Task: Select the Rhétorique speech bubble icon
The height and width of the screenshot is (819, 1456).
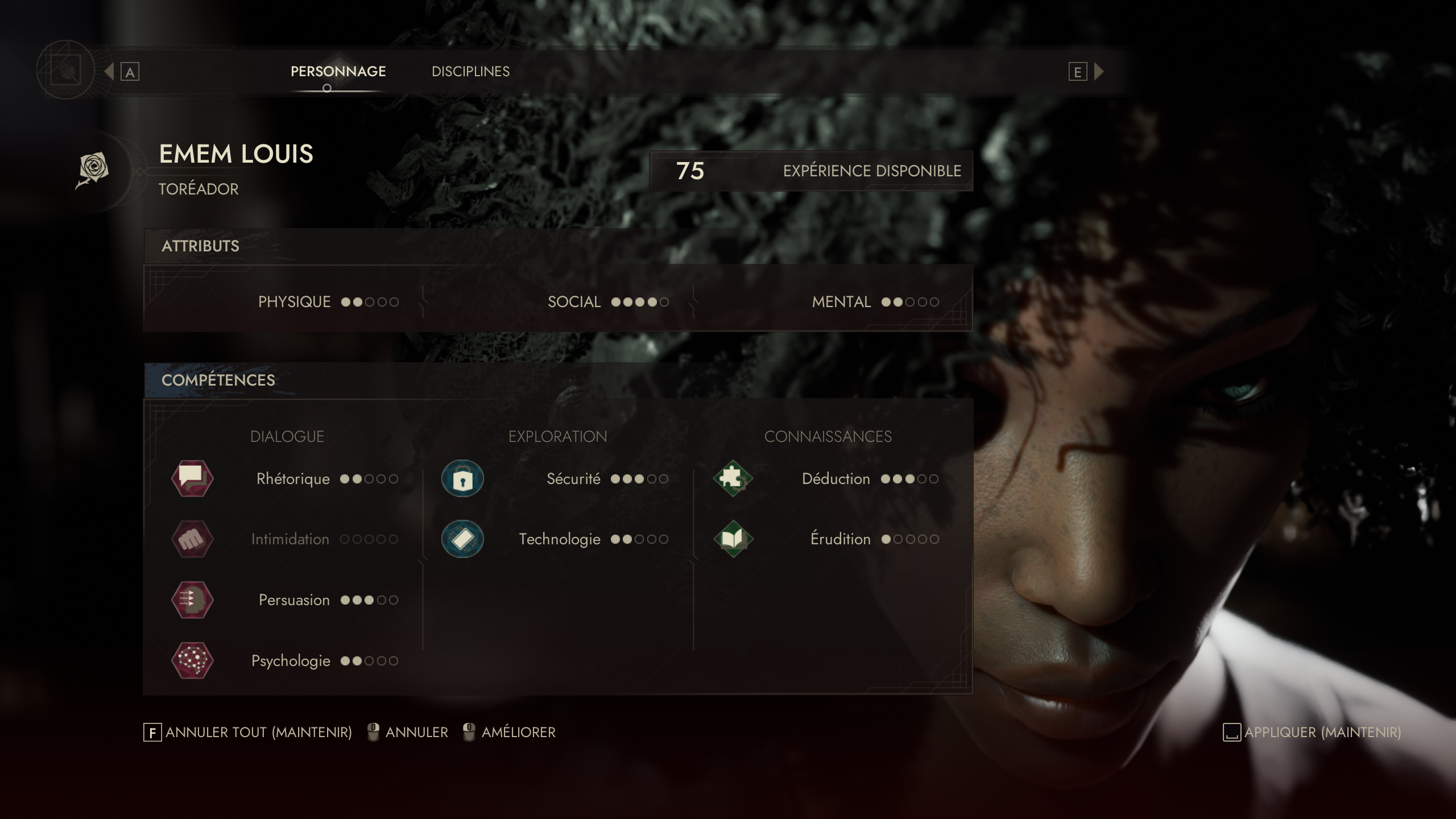Action: [192, 478]
